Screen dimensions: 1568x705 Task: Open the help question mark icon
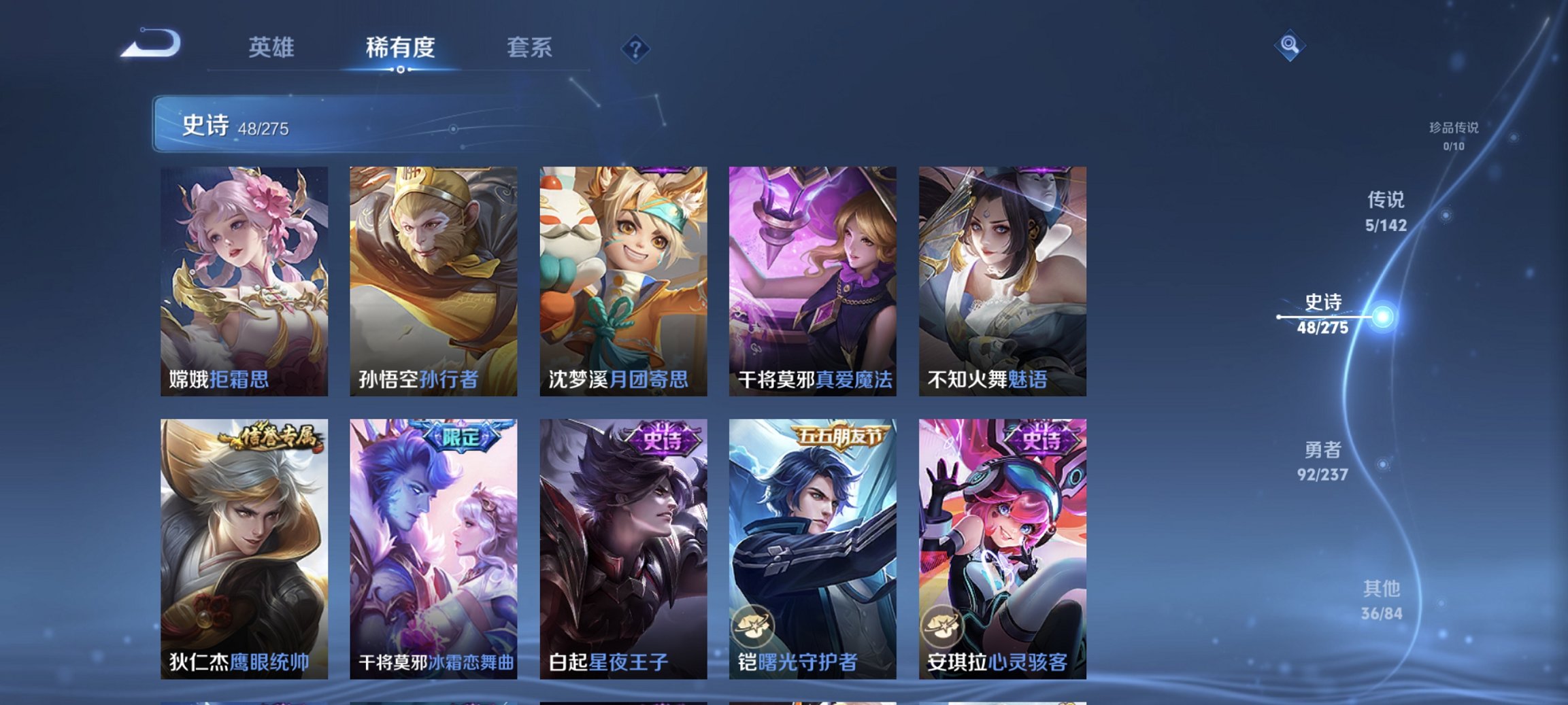635,50
